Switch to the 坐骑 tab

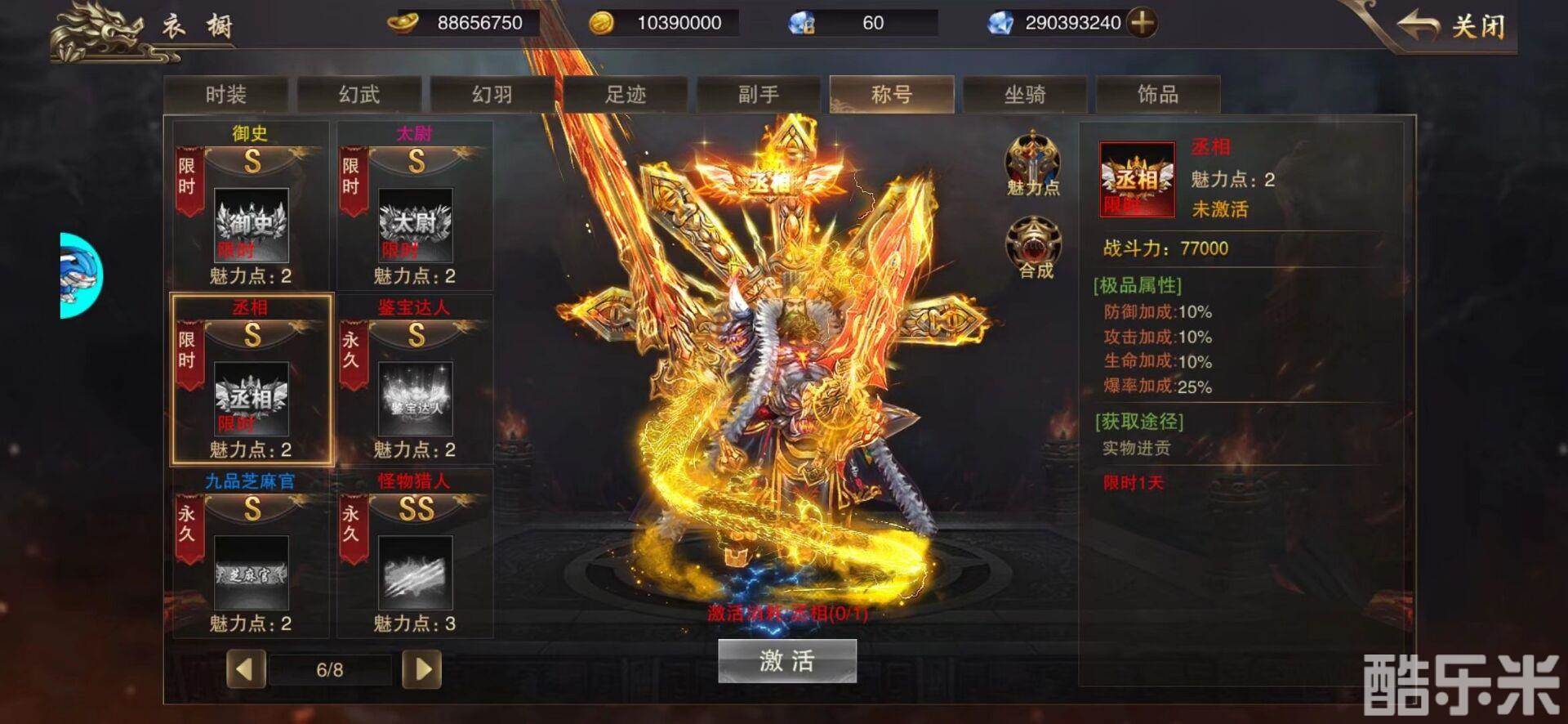(1026, 93)
